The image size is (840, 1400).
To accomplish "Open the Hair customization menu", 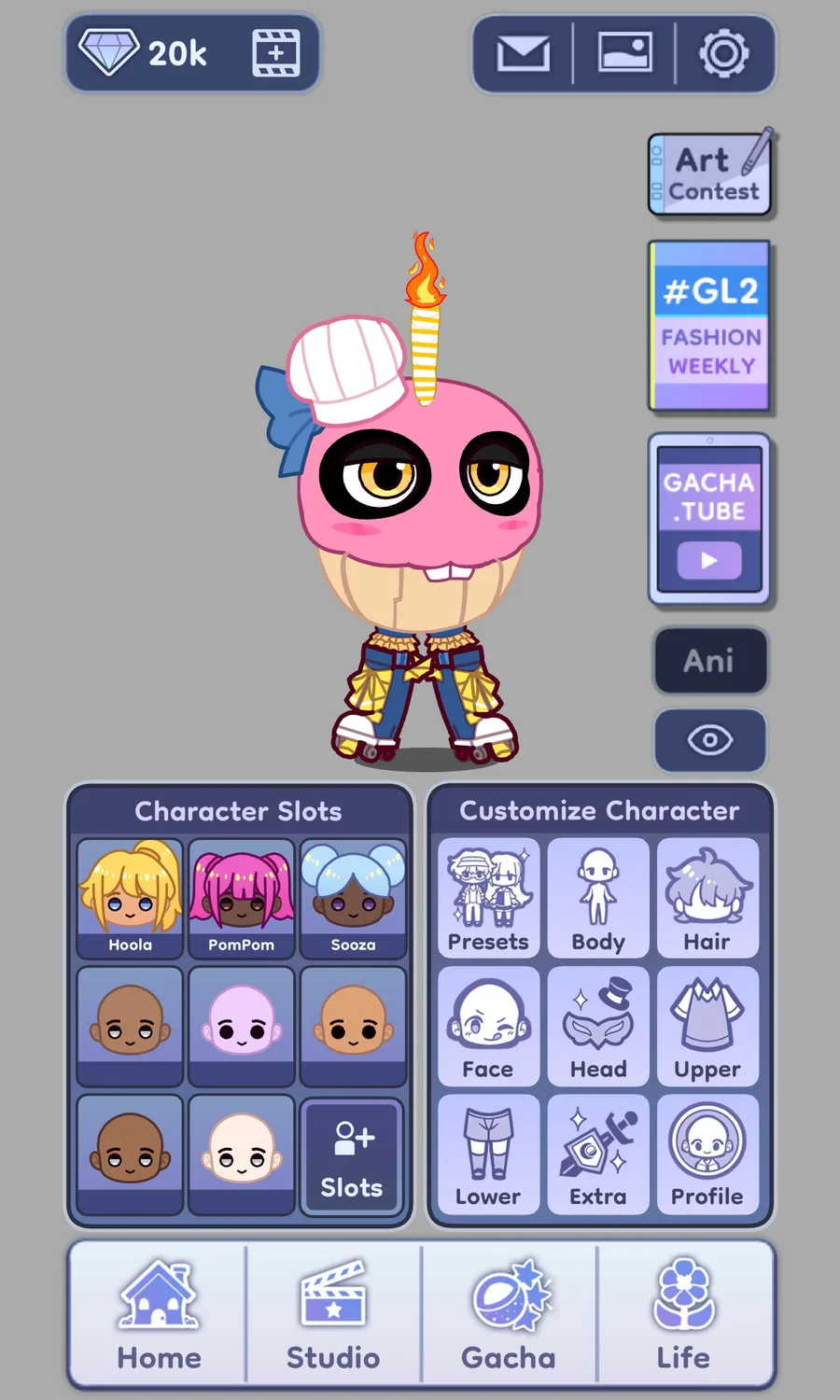I will pos(707,898).
